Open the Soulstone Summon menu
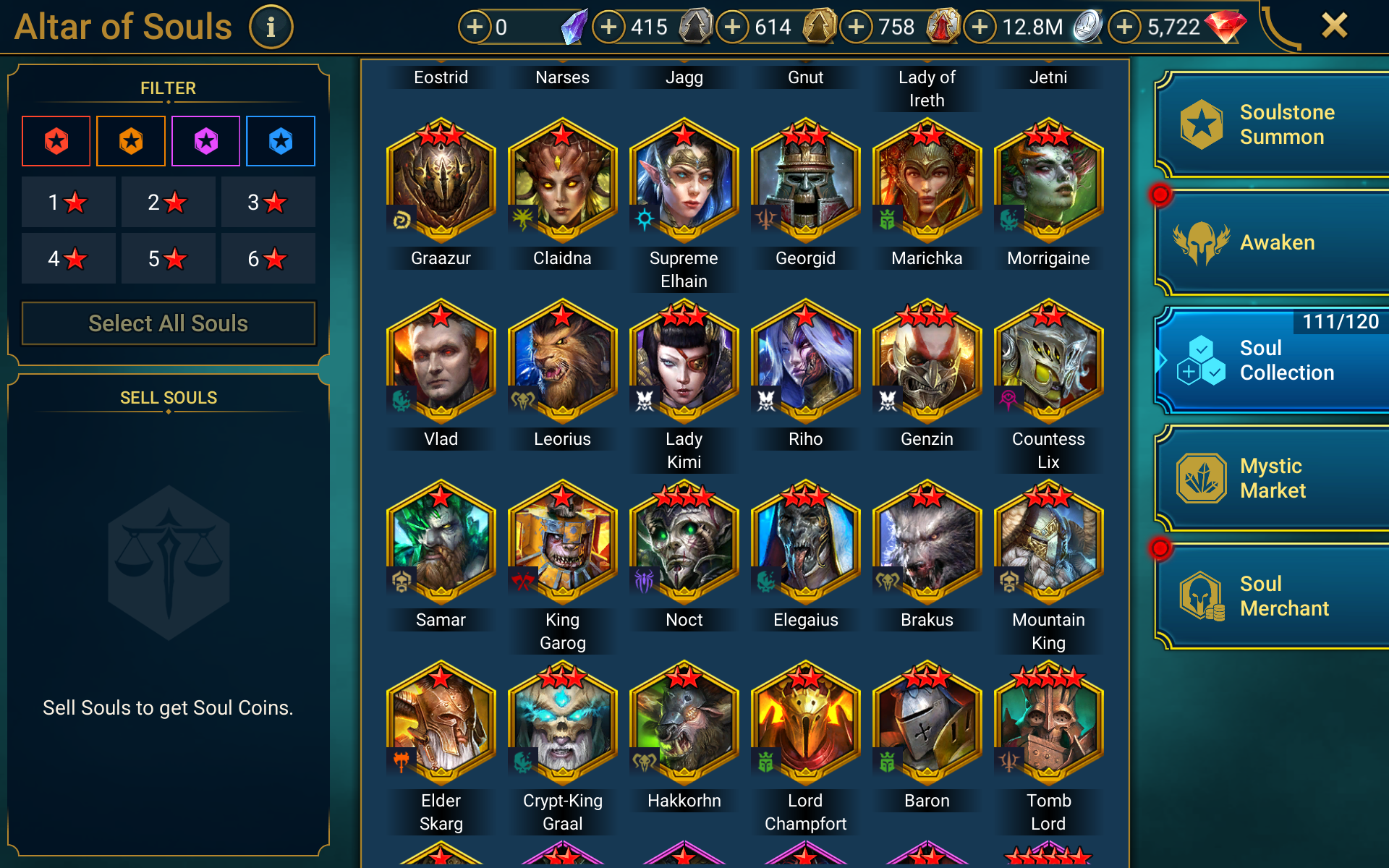 click(x=1273, y=124)
